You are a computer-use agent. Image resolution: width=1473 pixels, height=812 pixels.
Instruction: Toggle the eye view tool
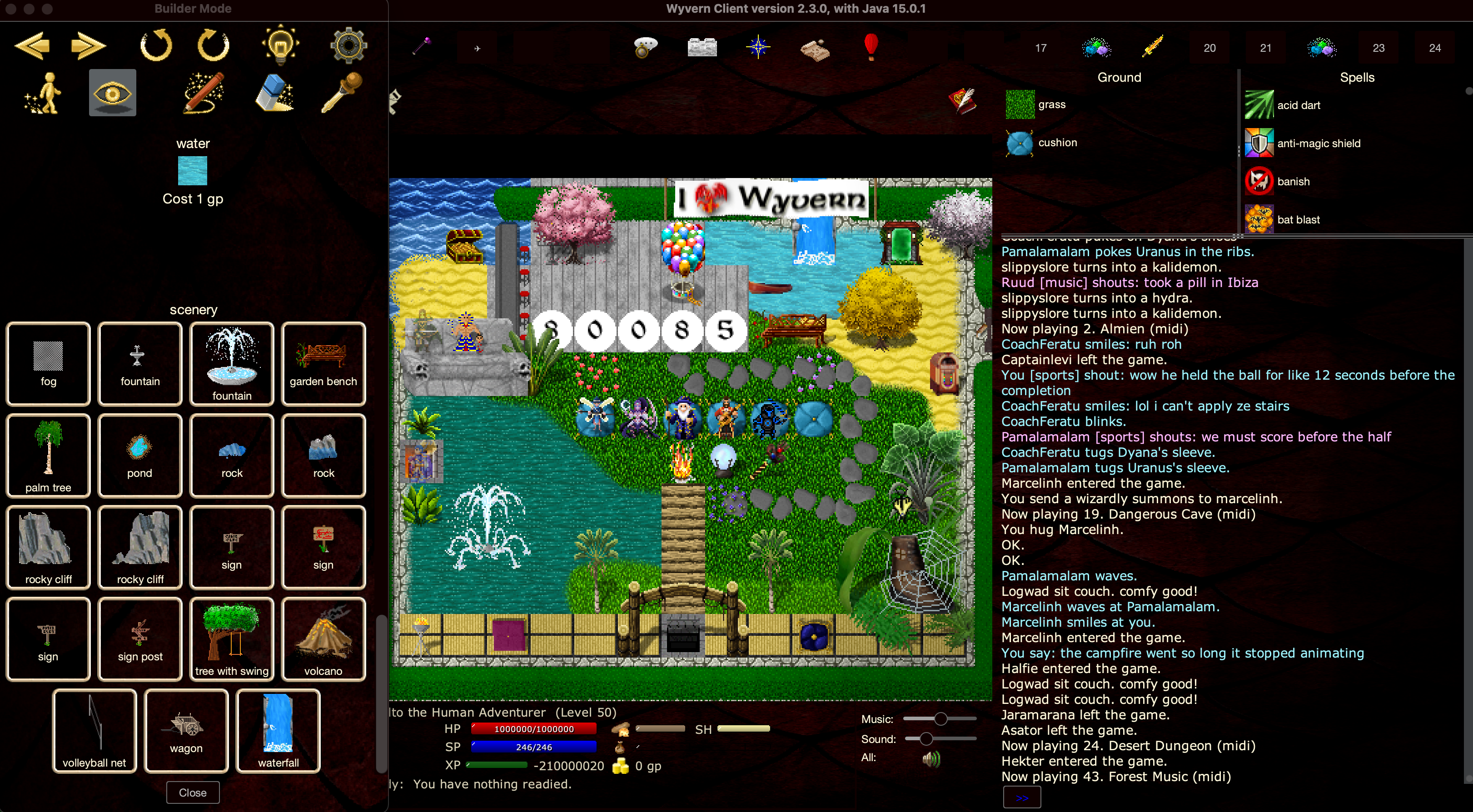tap(113, 93)
